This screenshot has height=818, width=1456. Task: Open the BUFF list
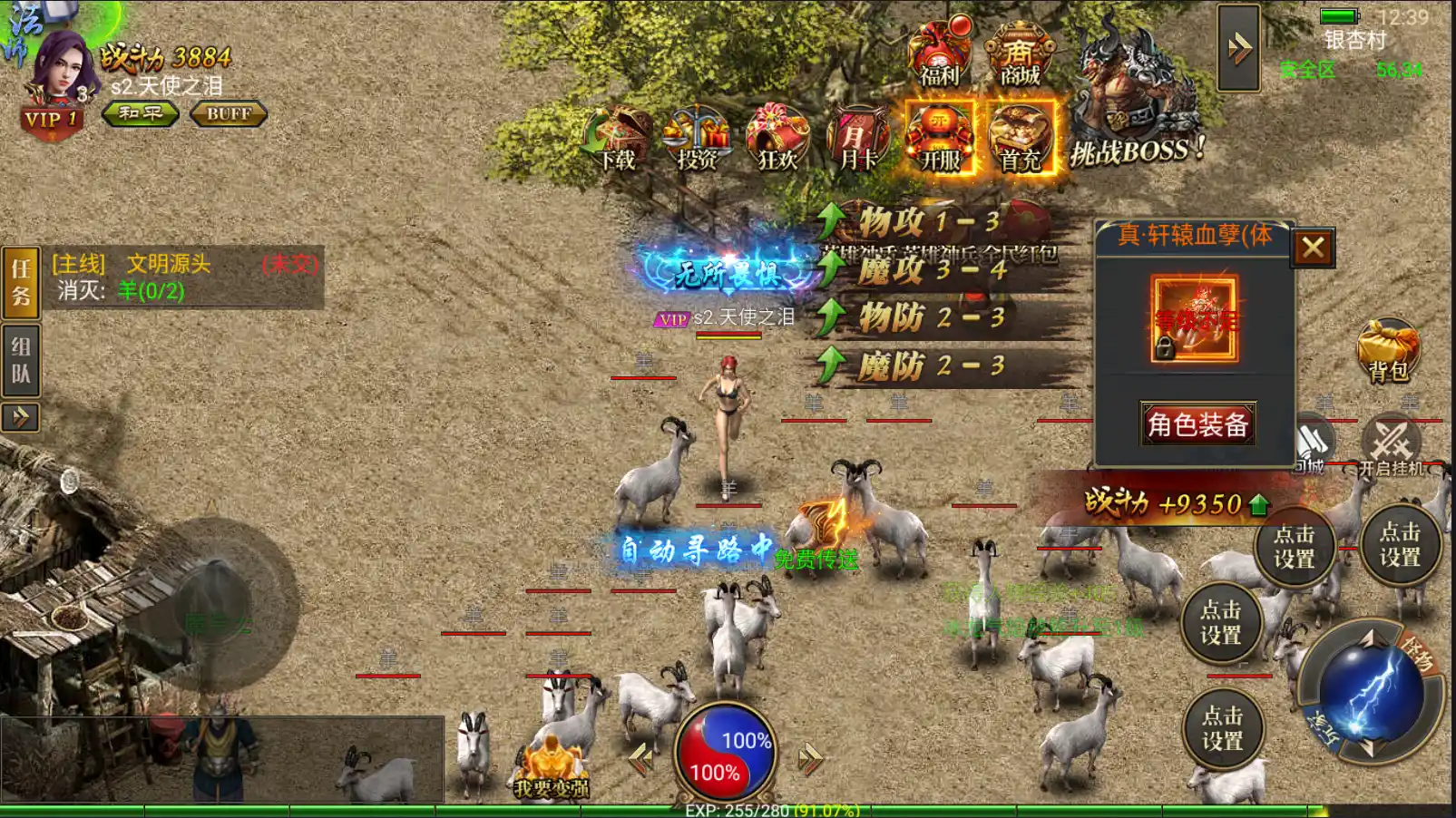tap(229, 113)
